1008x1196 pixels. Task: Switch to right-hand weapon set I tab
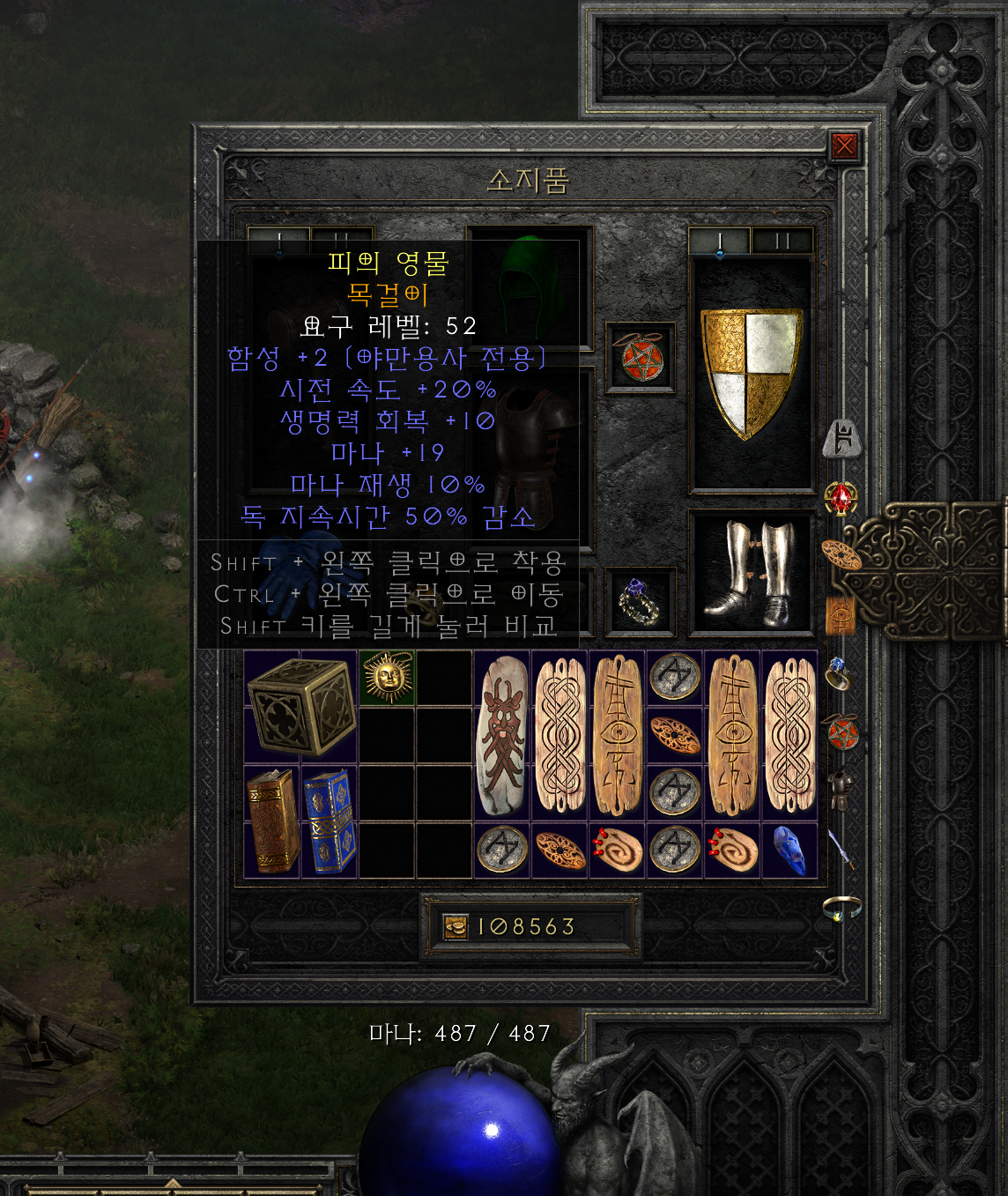click(x=720, y=241)
